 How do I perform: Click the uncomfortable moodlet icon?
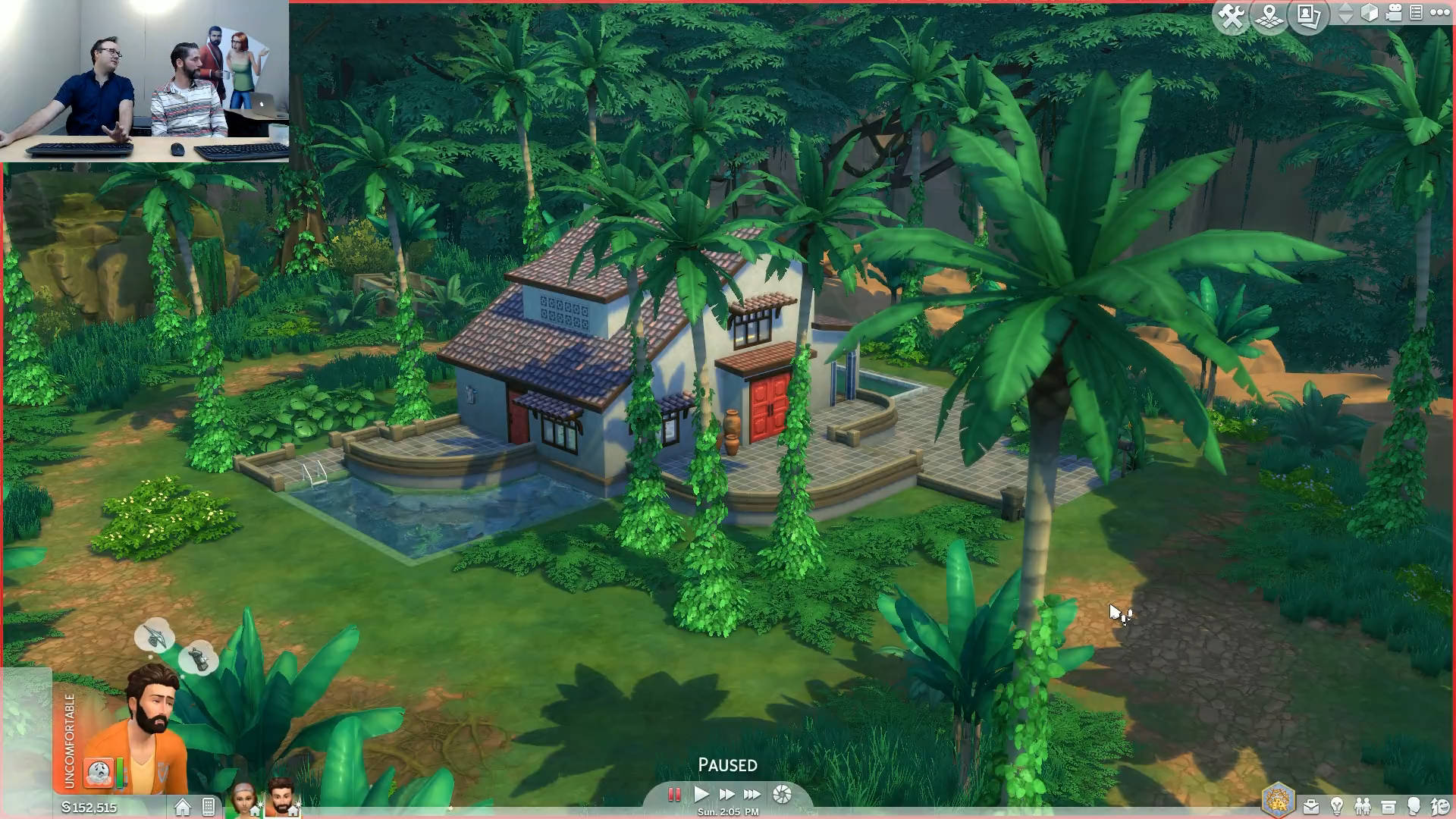[99, 773]
